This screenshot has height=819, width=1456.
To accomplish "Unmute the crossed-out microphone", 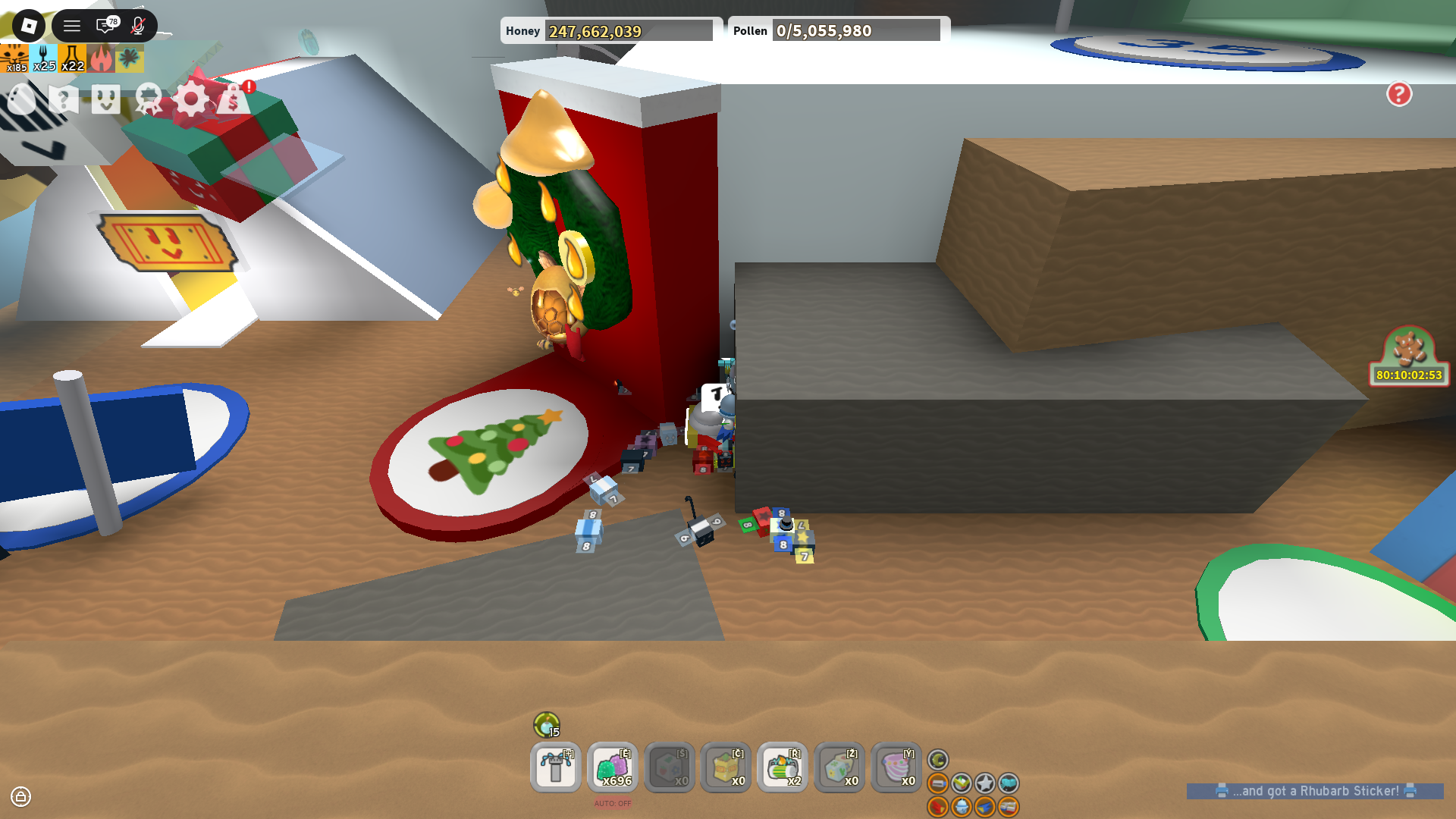I will tap(135, 25).
